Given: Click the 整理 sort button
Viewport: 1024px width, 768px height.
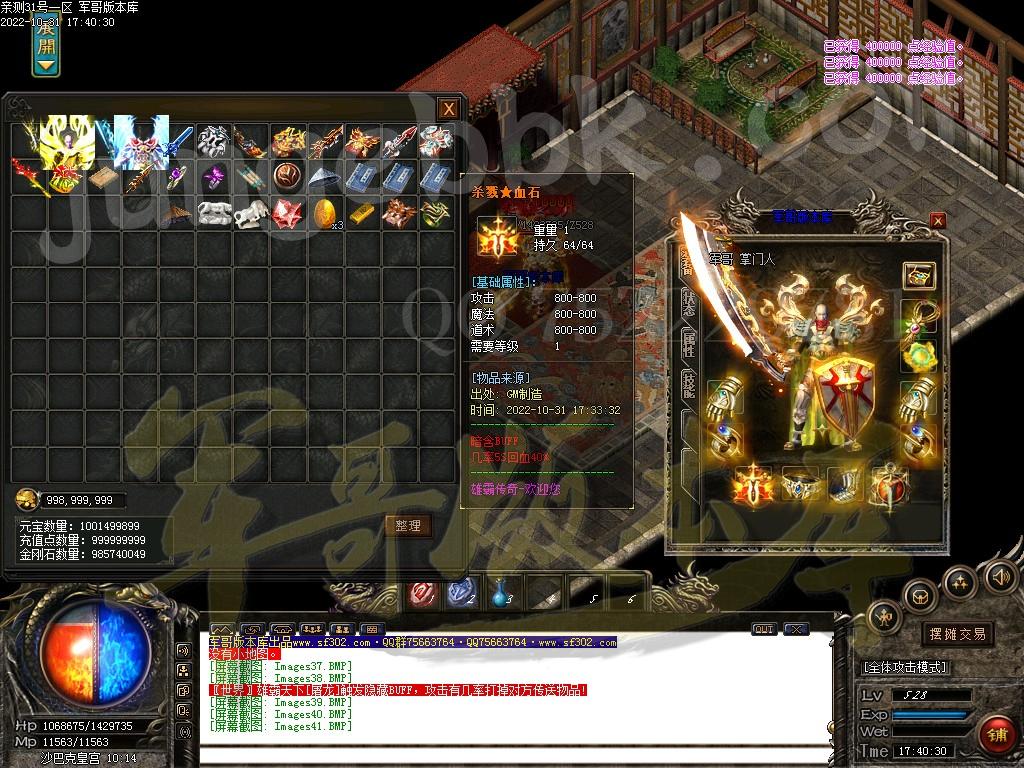Looking at the screenshot, I should click(408, 525).
